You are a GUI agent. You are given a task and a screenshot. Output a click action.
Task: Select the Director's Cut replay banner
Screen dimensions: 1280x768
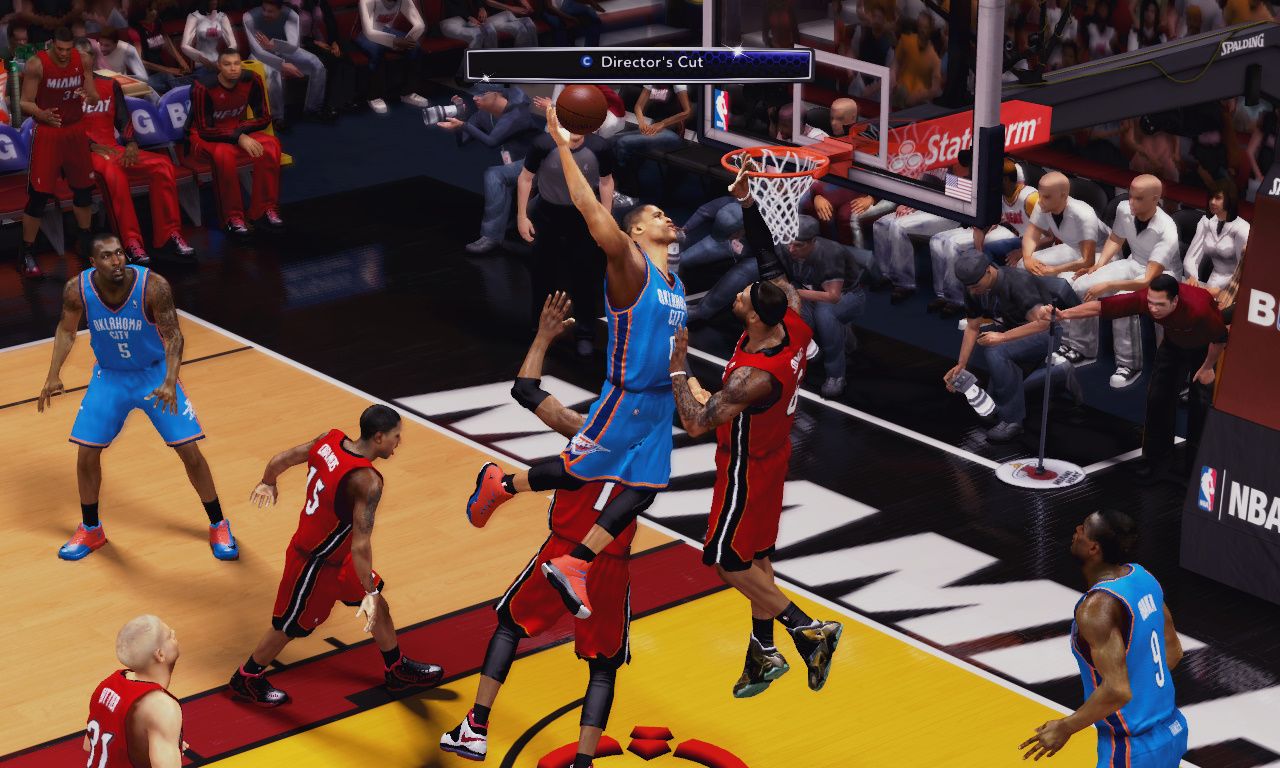coord(639,63)
